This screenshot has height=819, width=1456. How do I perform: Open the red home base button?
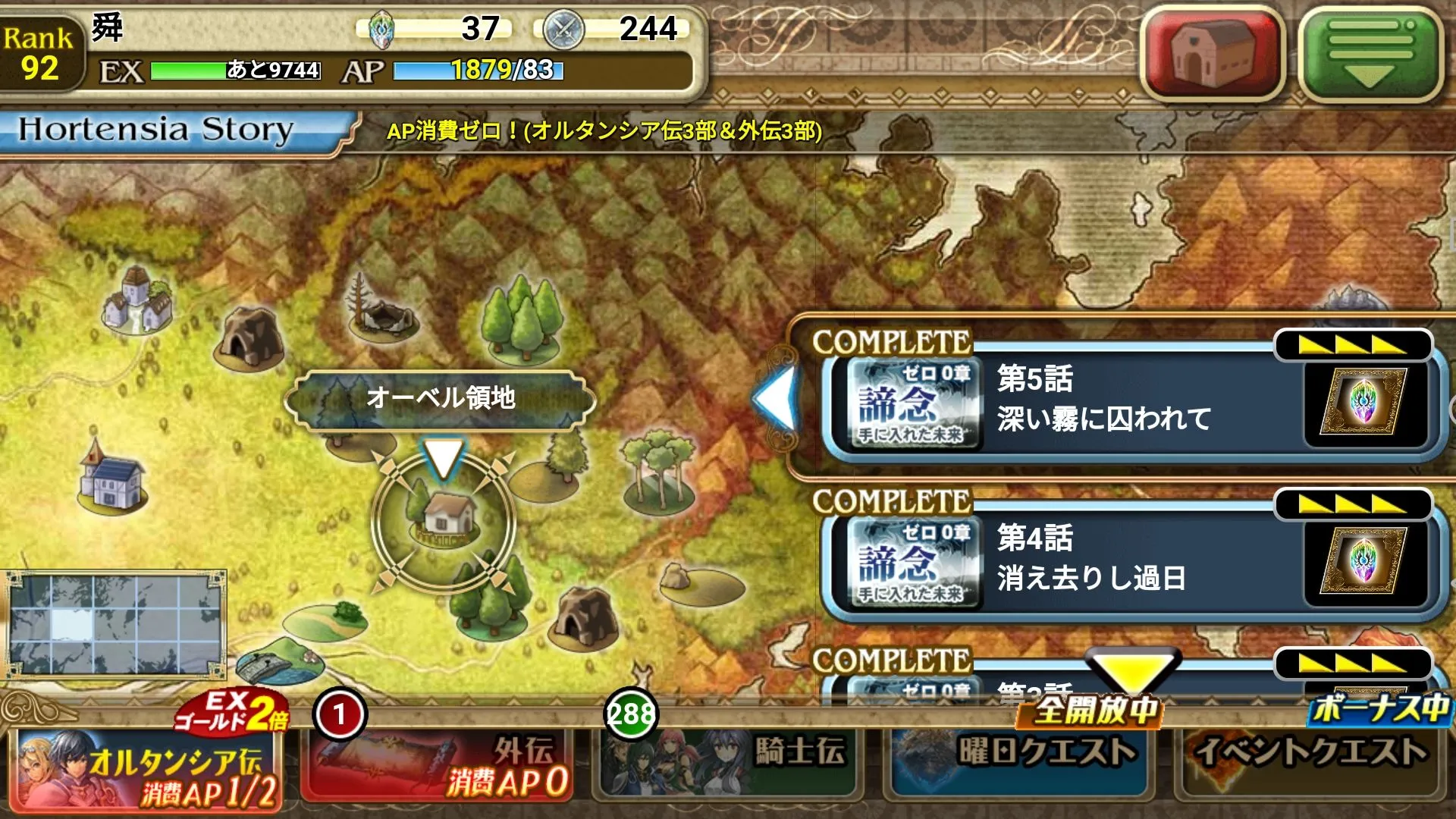pyautogui.click(x=1213, y=52)
